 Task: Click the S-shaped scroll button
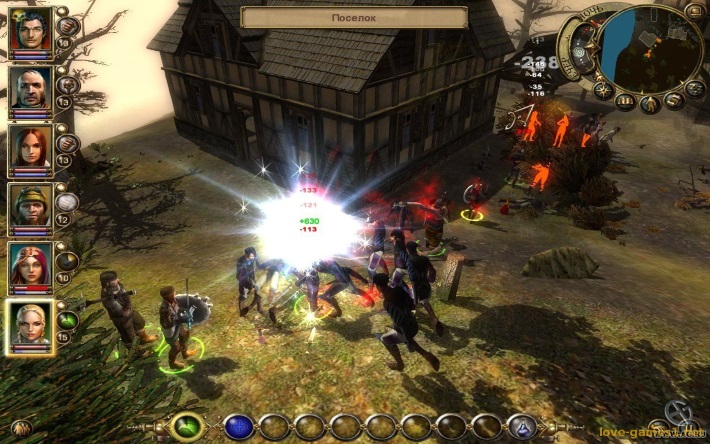point(673,100)
